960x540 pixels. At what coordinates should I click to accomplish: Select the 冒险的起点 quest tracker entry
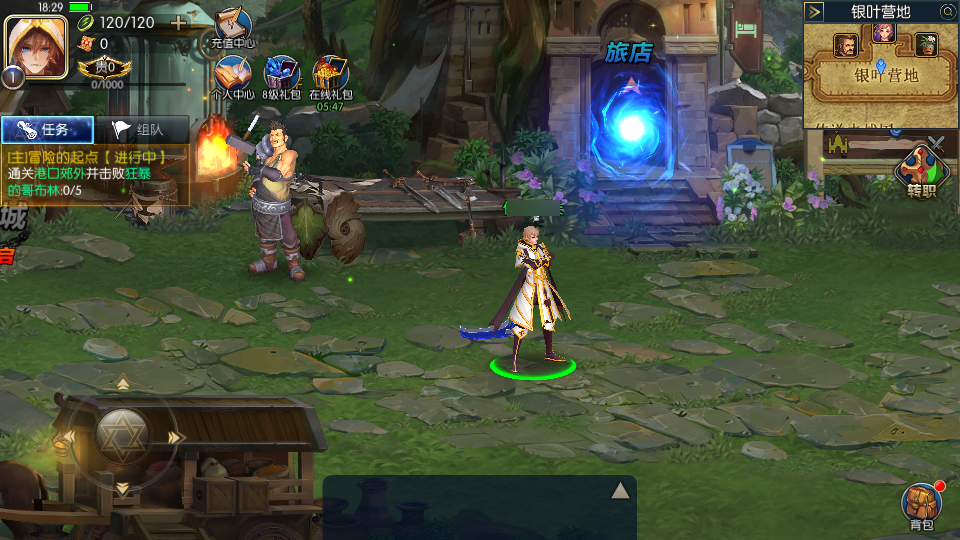(96, 173)
